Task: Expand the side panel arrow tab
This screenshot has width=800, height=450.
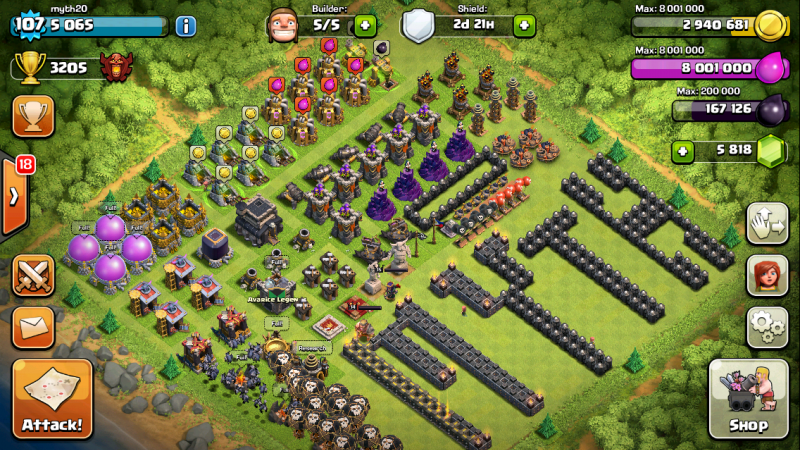Action: point(13,195)
